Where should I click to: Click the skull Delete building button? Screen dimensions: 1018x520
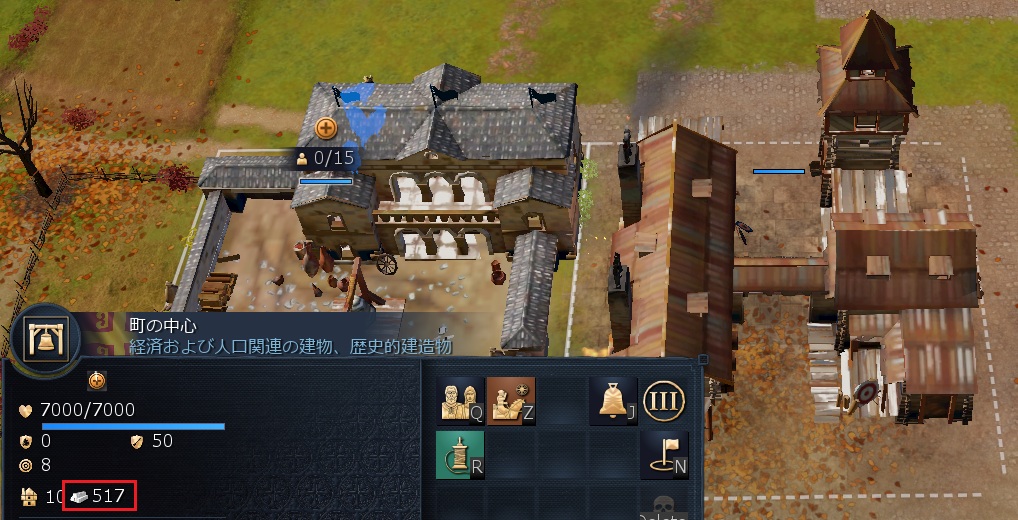662,507
